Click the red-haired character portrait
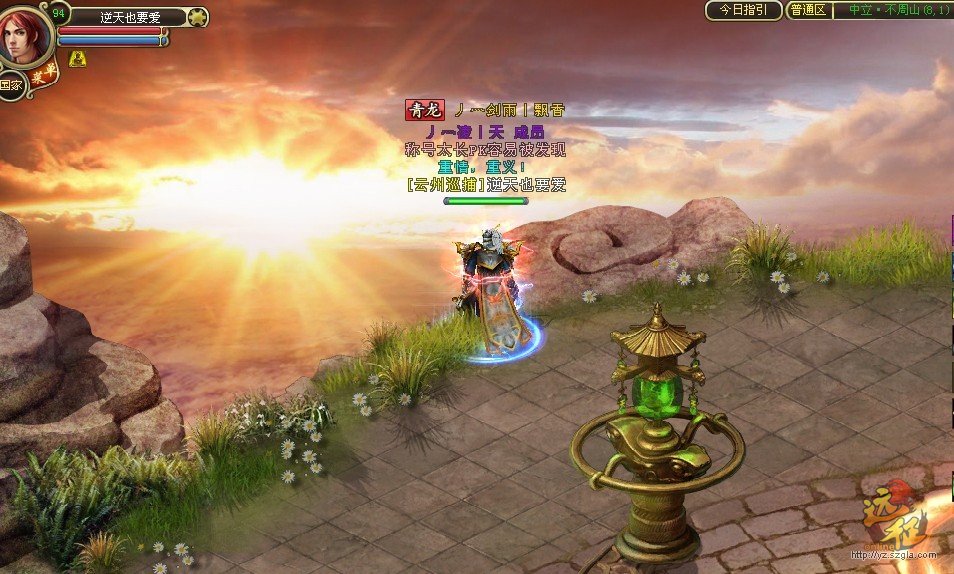Viewport: 954px width, 574px height. click(x=24, y=36)
